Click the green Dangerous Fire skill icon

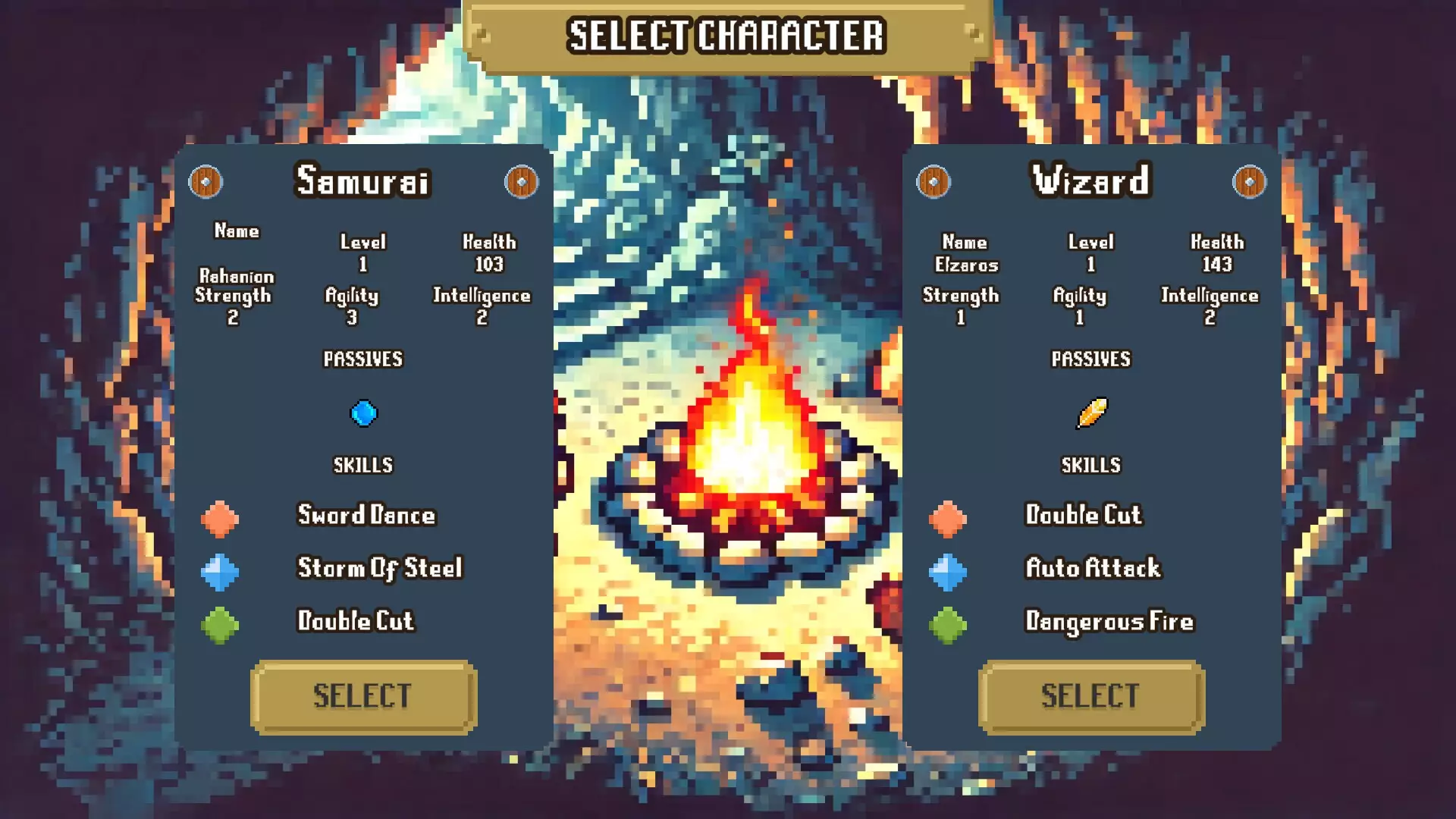pyautogui.click(x=948, y=624)
